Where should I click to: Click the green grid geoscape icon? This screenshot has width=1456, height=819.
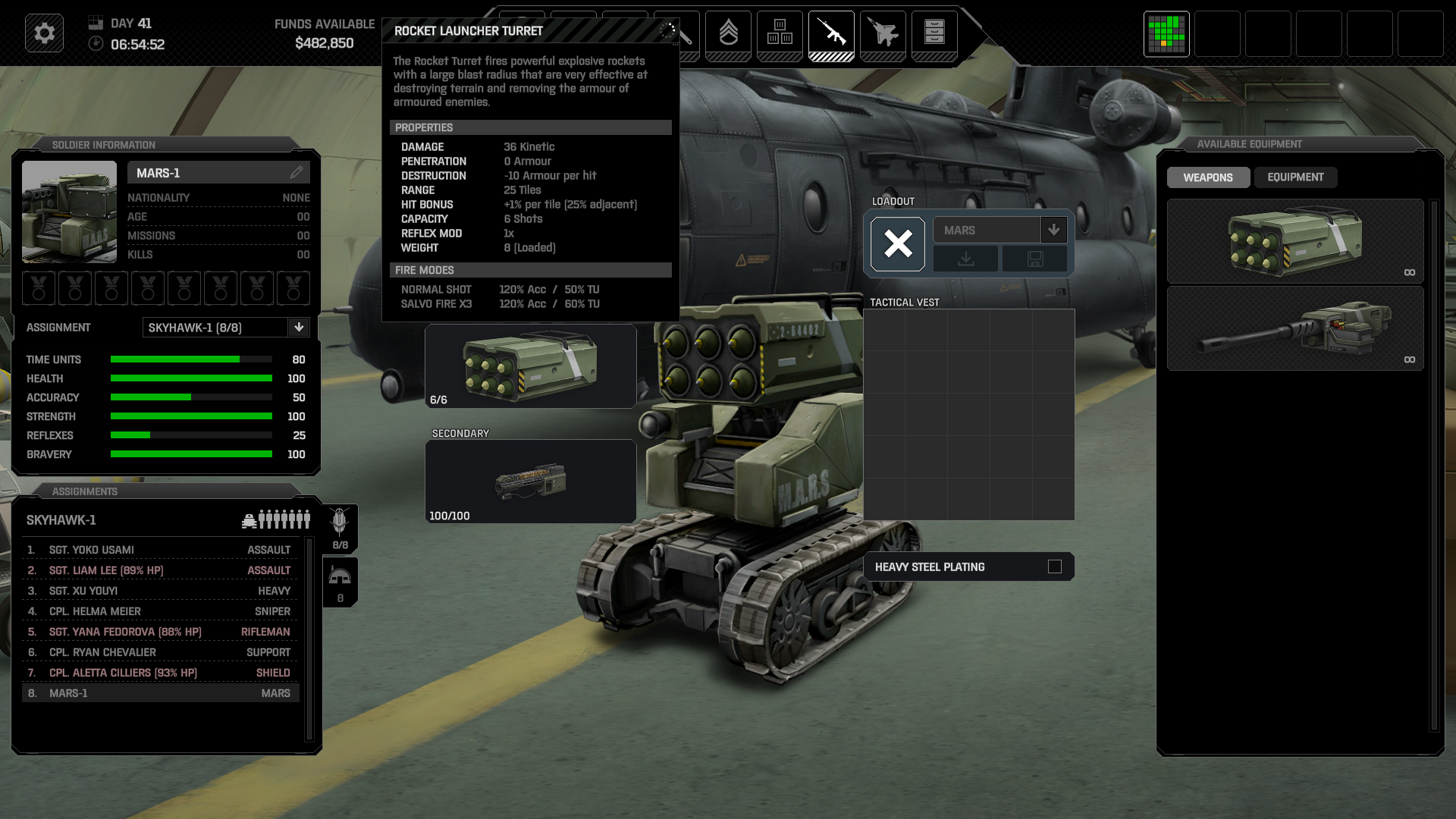pos(1166,33)
